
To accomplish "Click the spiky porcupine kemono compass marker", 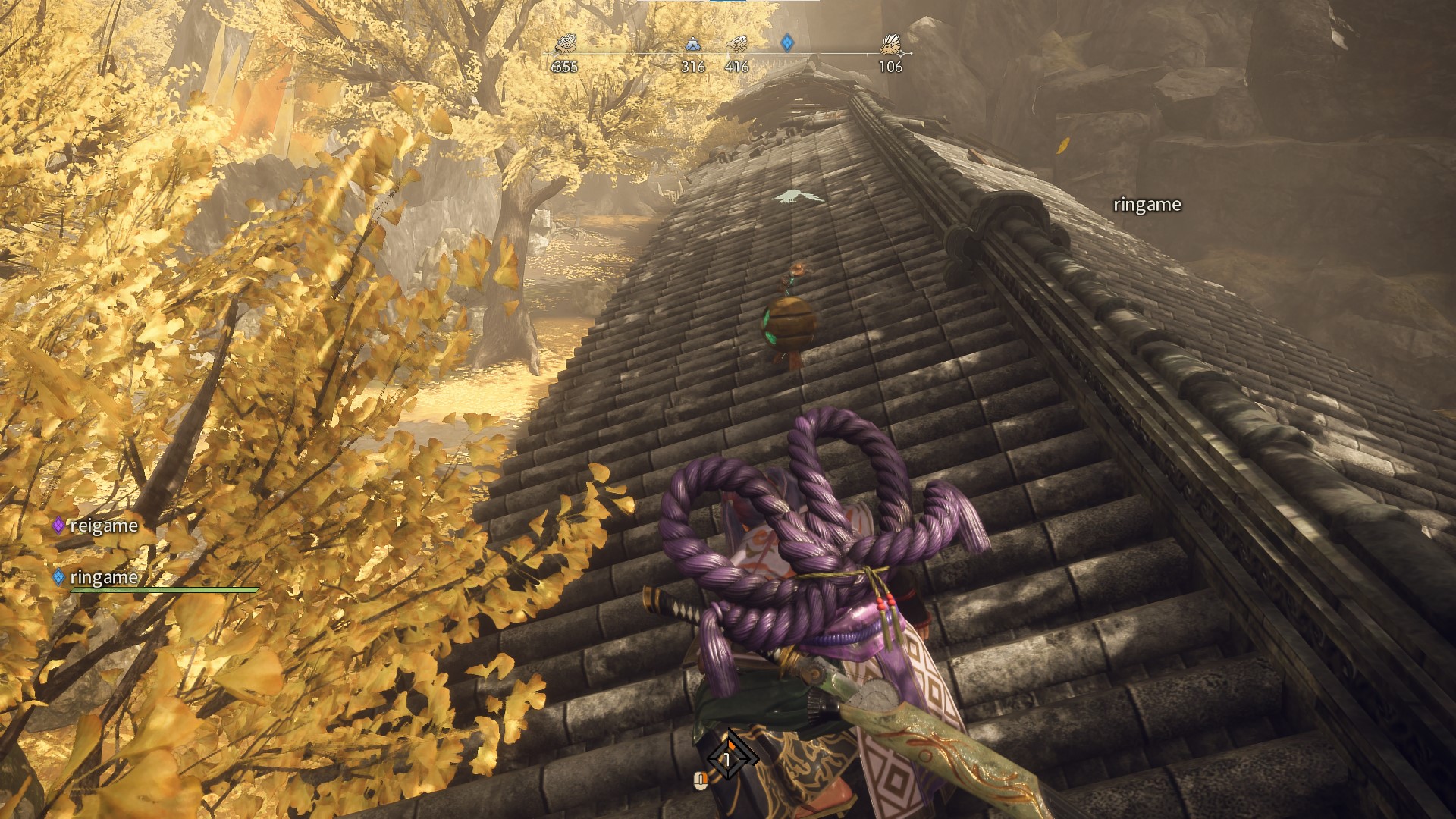I will (891, 45).
